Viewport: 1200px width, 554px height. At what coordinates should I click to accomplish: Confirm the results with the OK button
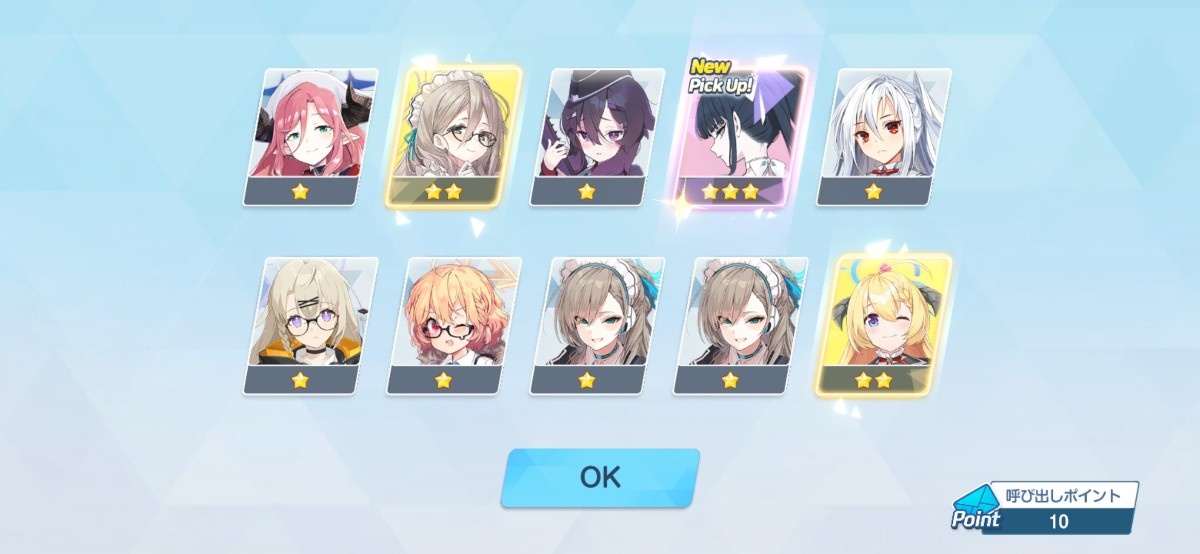(599, 477)
